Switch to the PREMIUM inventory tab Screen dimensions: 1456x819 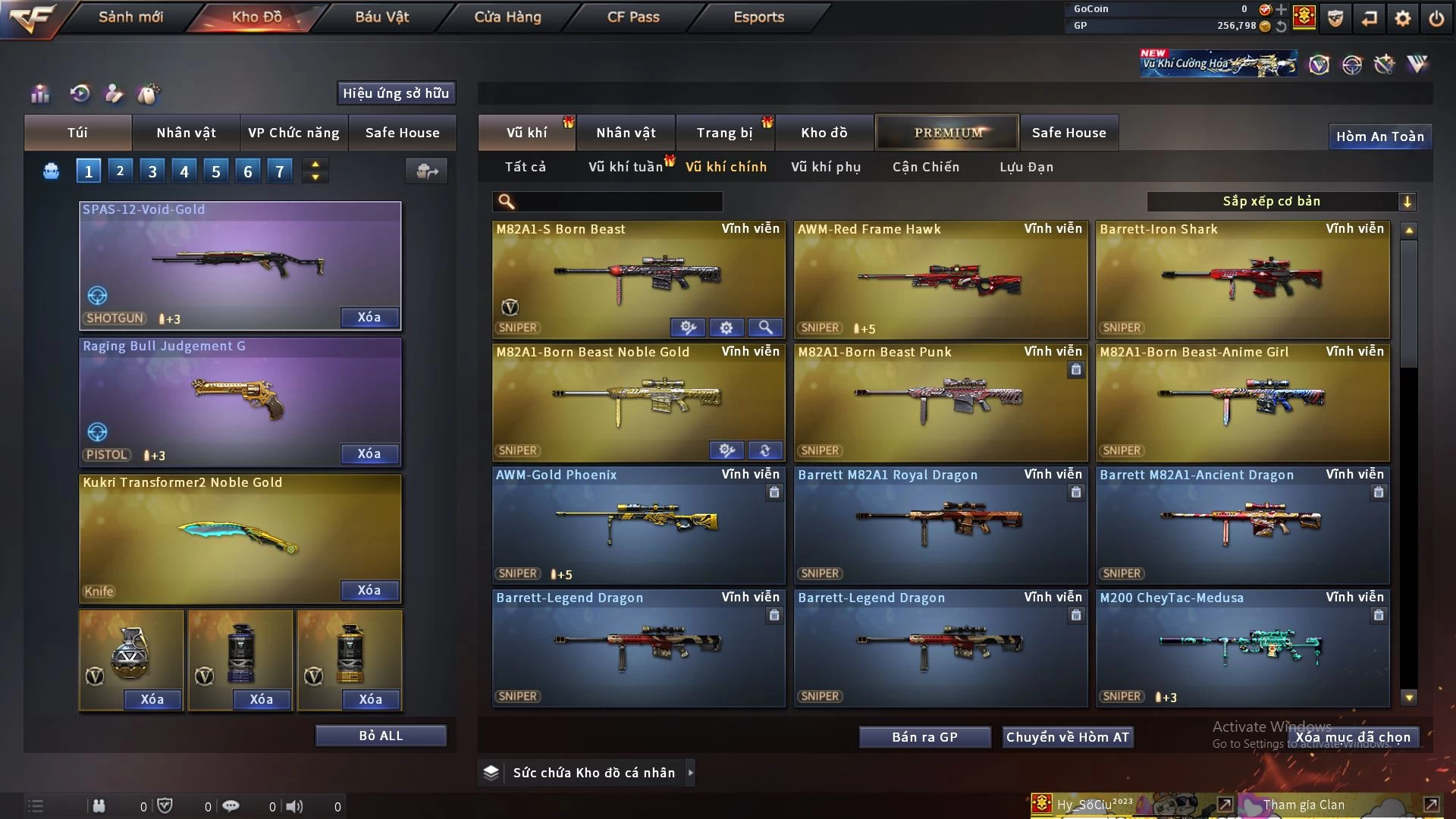coord(947,133)
